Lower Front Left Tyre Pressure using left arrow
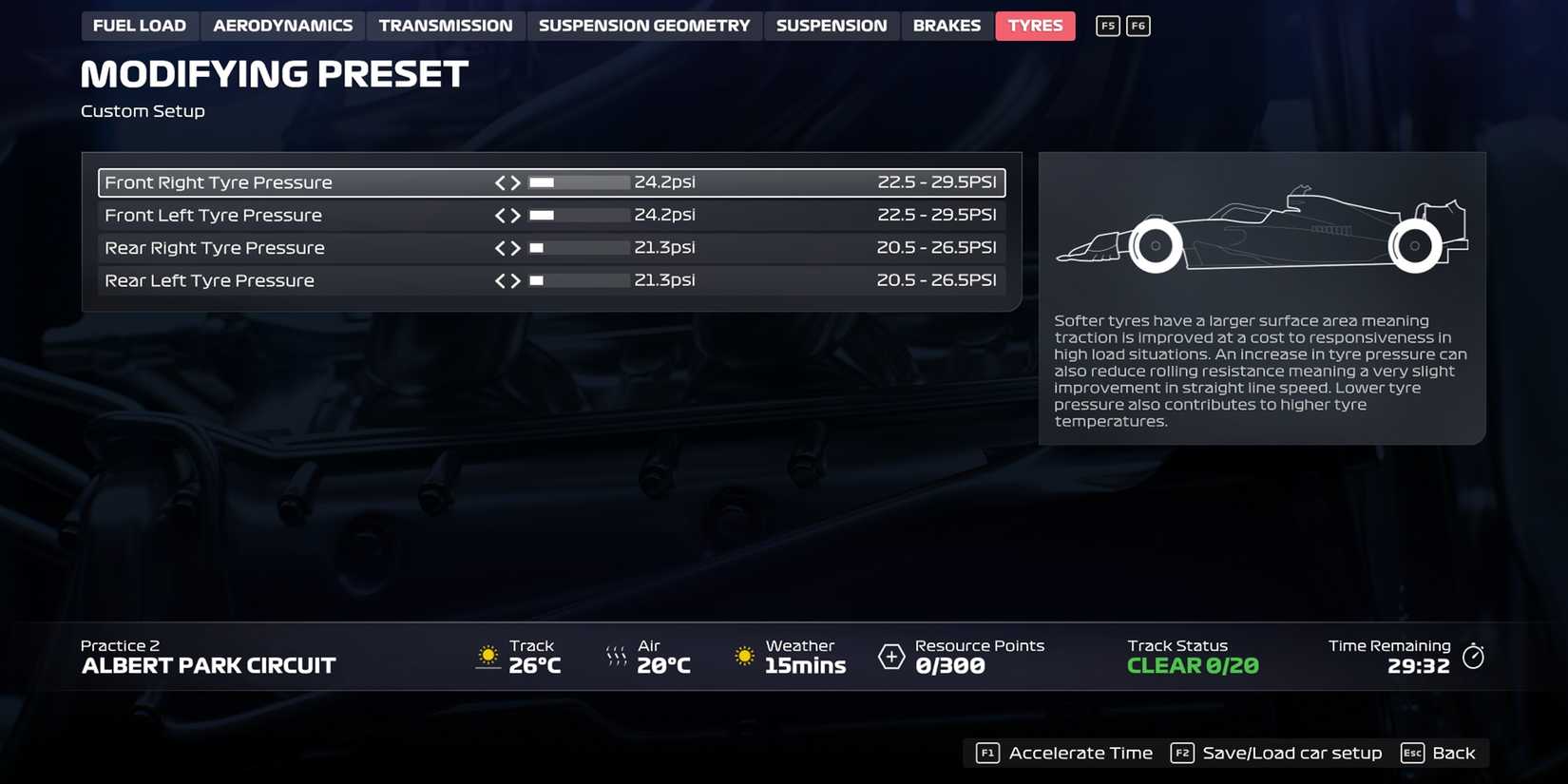Screen dimensions: 1568x784 499,215
